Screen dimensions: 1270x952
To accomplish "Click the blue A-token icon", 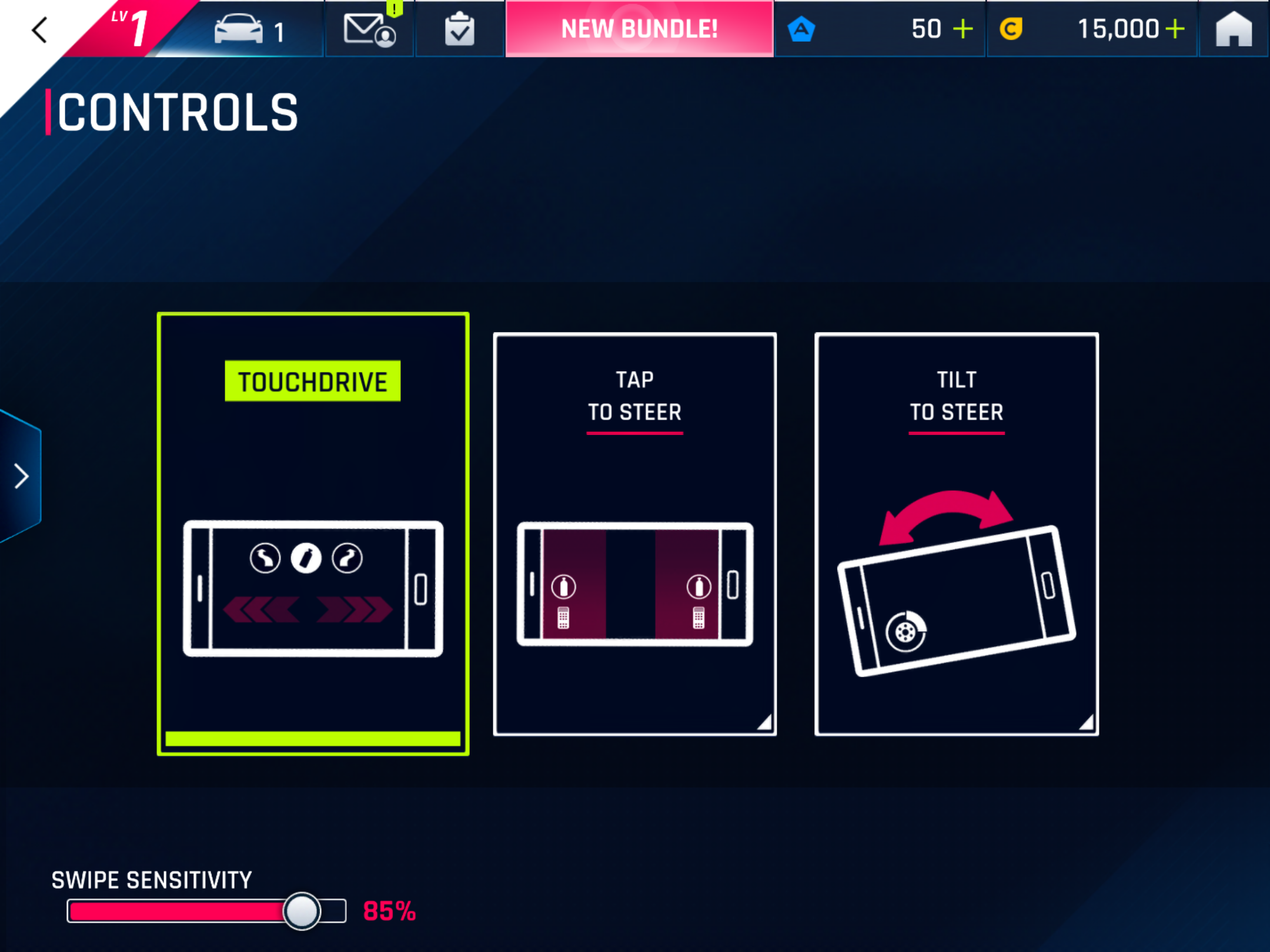I will 803,28.
